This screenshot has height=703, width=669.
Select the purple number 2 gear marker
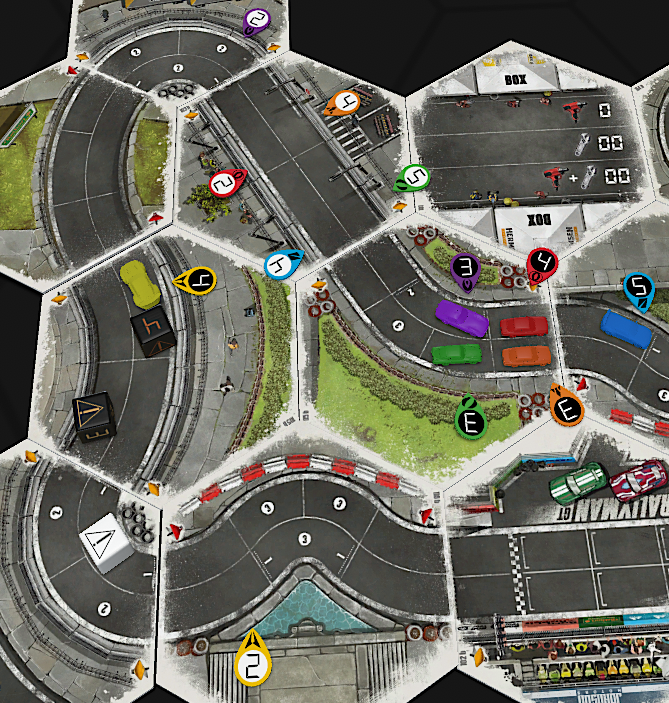coord(258,19)
